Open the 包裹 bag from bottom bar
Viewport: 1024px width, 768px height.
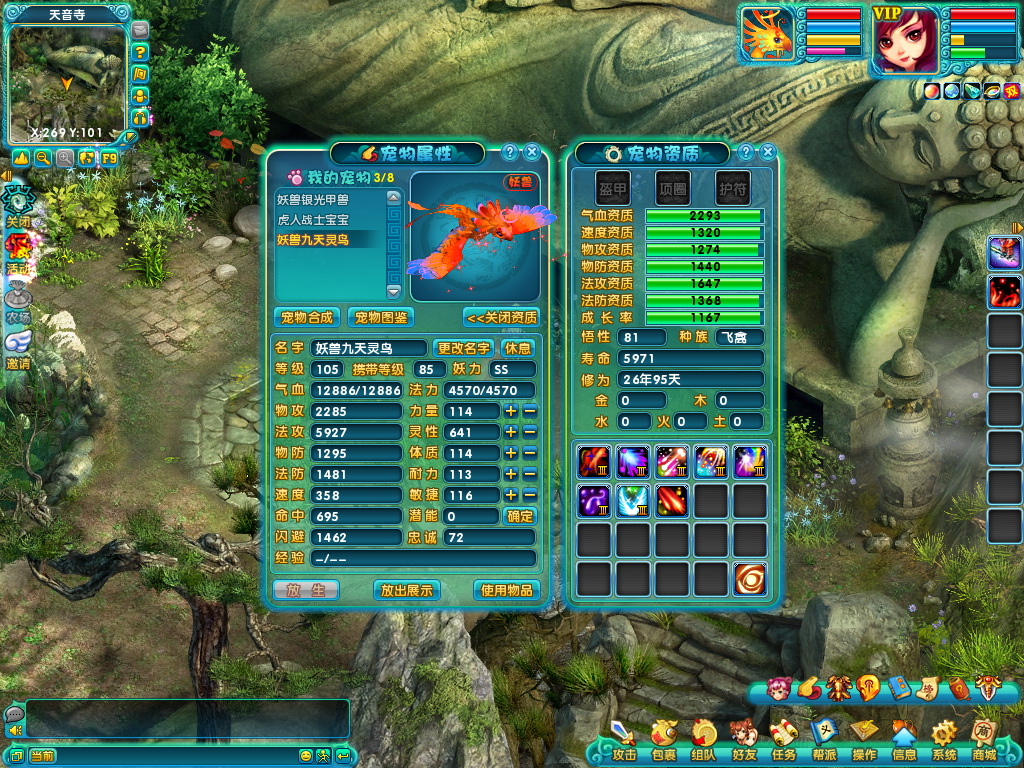(x=663, y=740)
